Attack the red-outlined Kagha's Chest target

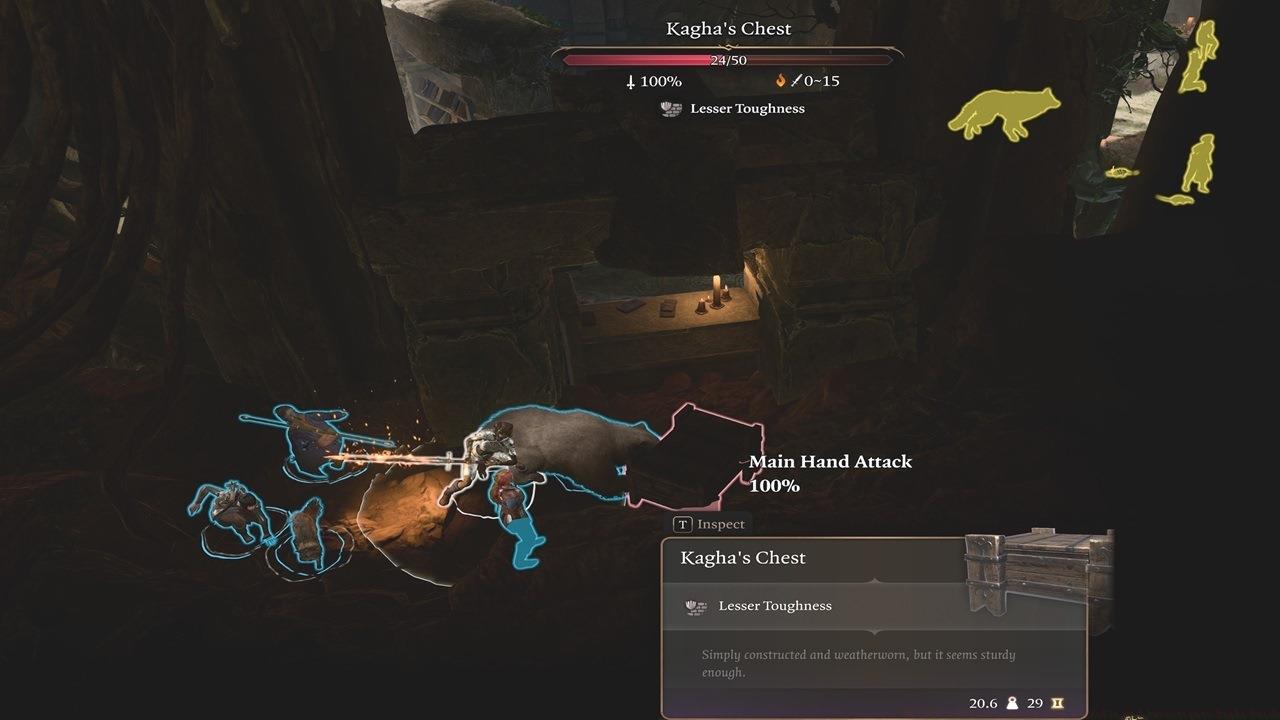700,458
